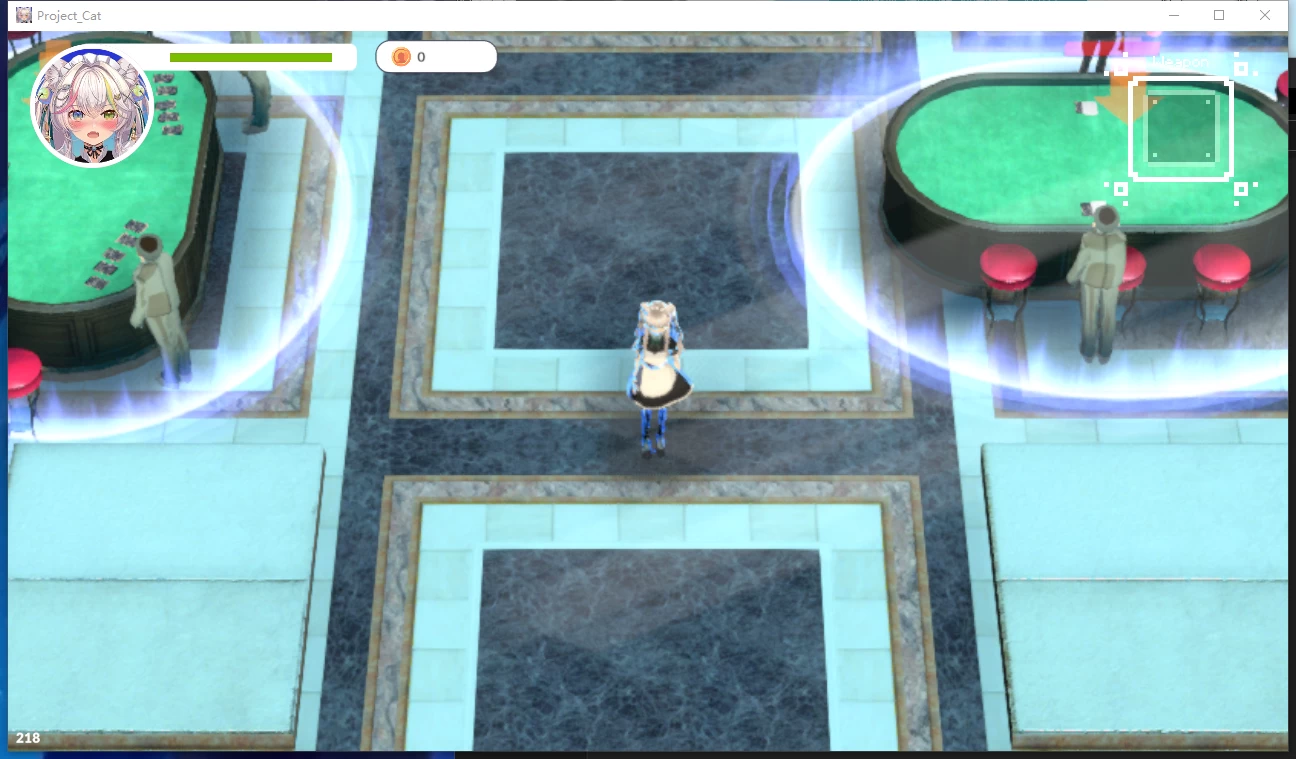Minimize the Project_Cat window

[x=1174, y=15]
